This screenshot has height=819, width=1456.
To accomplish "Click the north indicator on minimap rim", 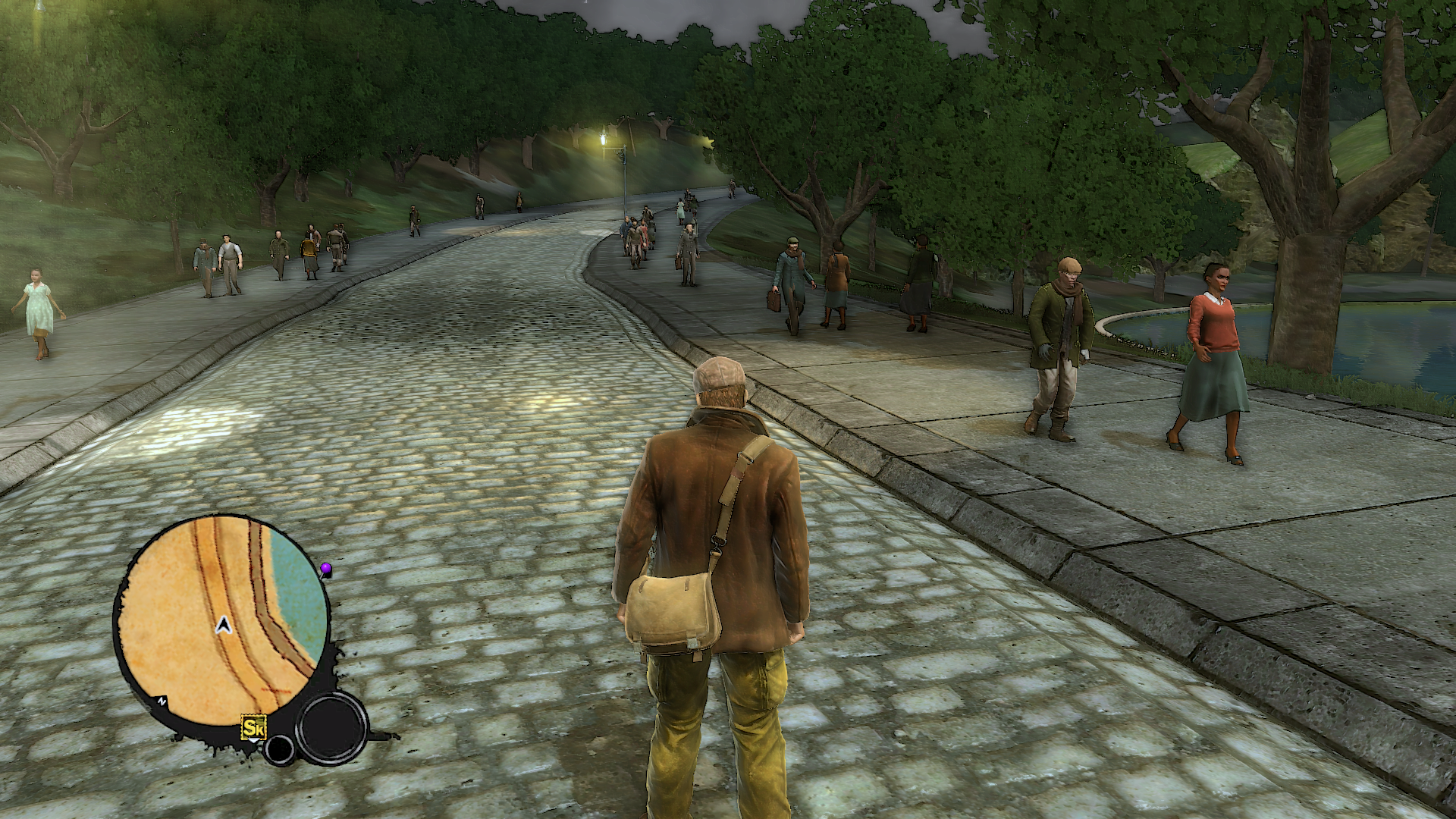I will (163, 701).
